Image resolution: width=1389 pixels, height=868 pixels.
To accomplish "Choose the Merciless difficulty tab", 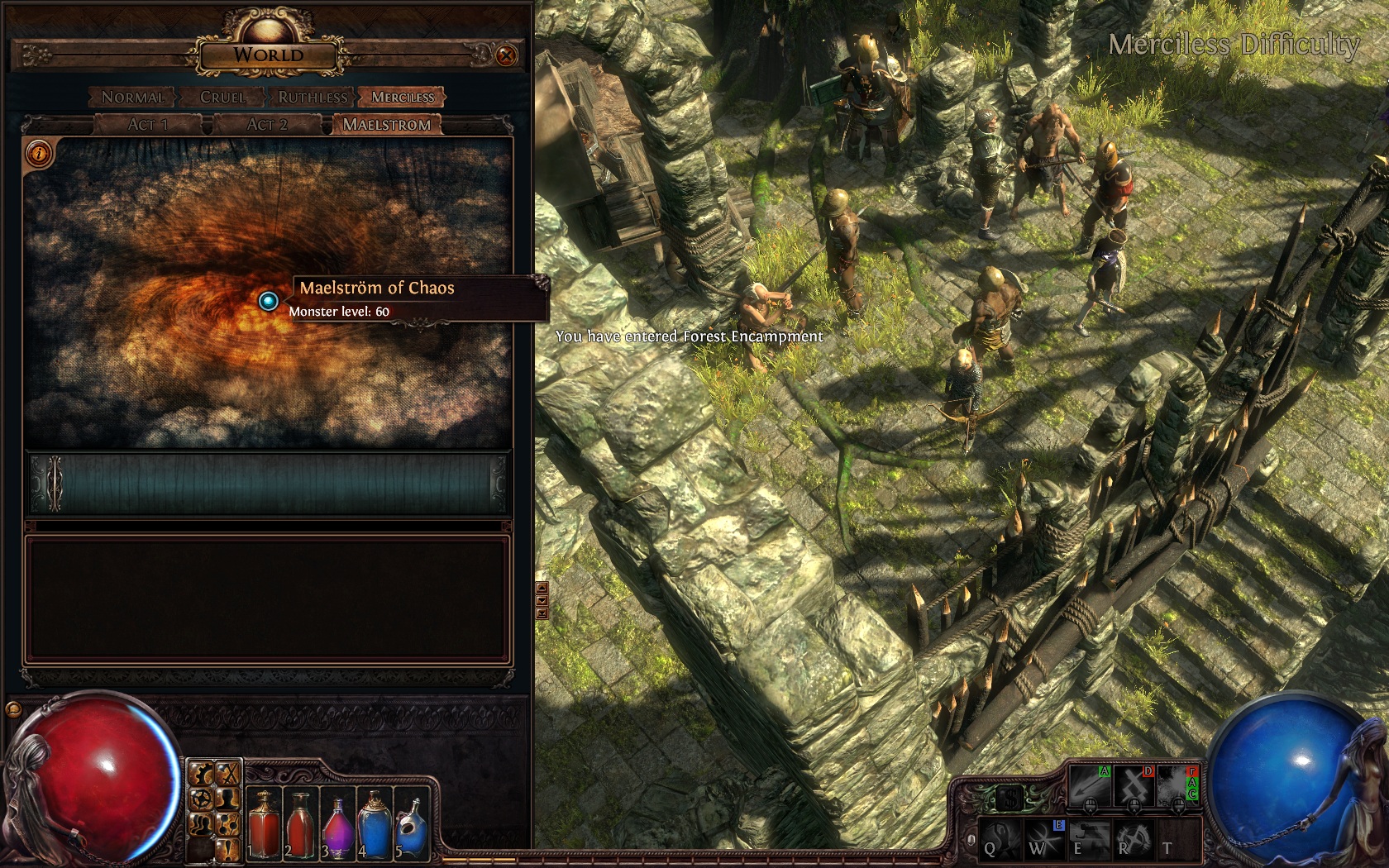I will click(403, 98).
